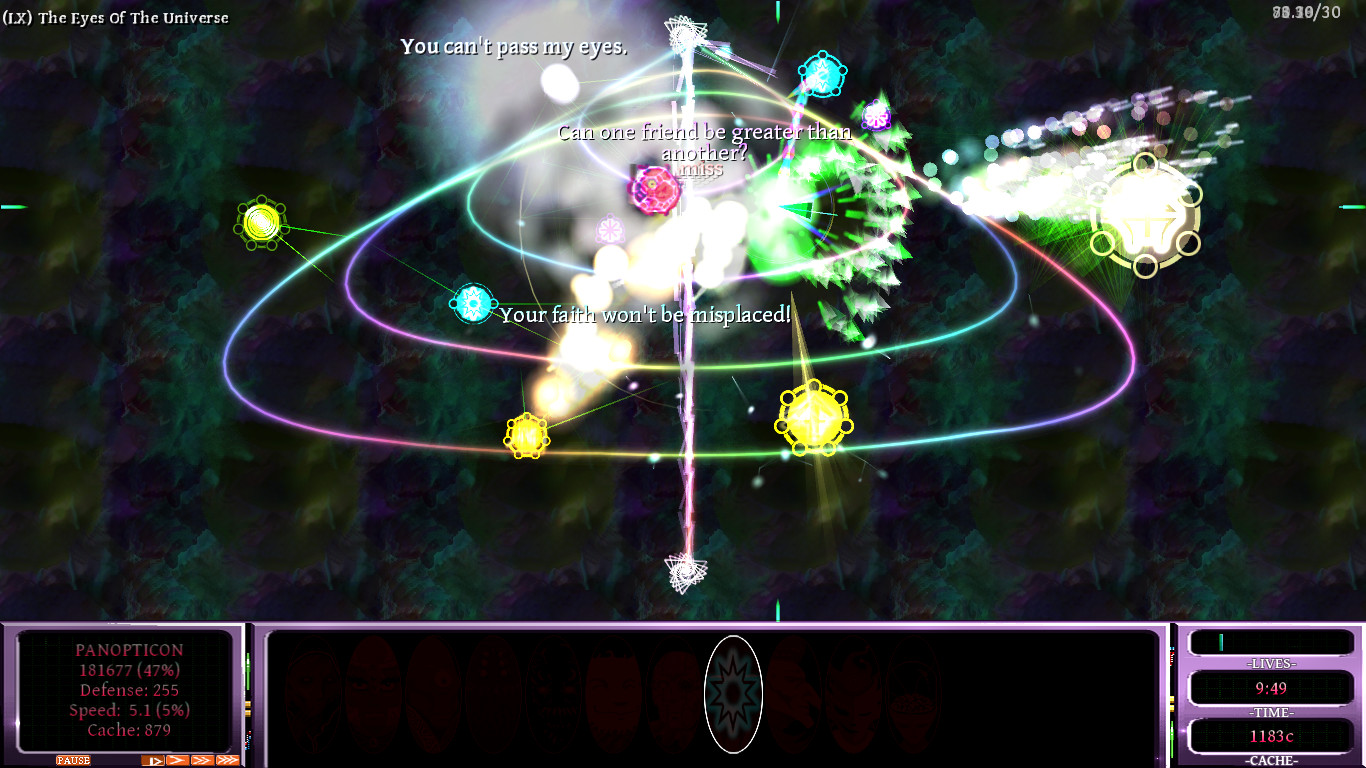
Task: Click the level title The Eyes Of The Universe
Action: [115, 17]
